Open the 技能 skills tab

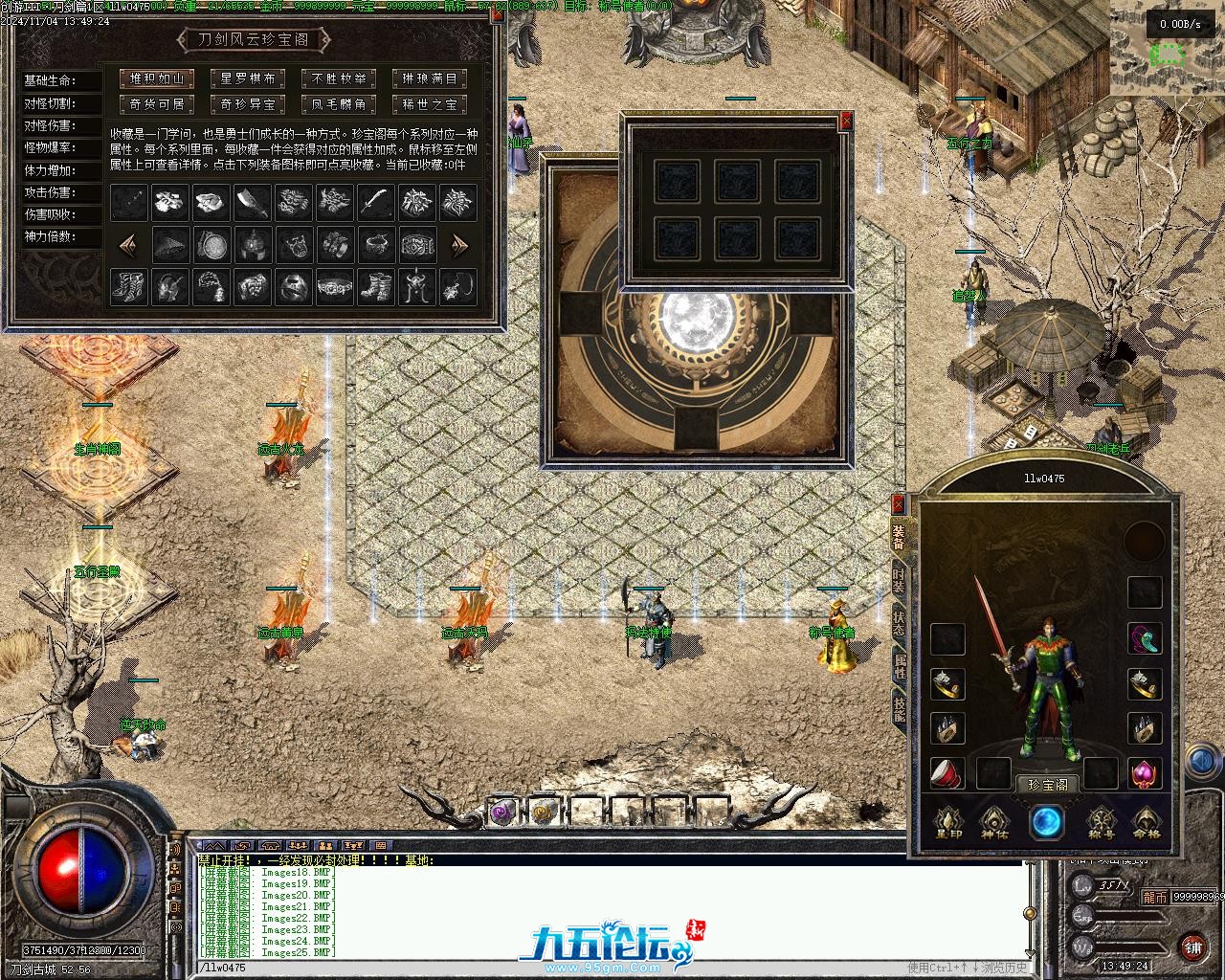[900, 709]
